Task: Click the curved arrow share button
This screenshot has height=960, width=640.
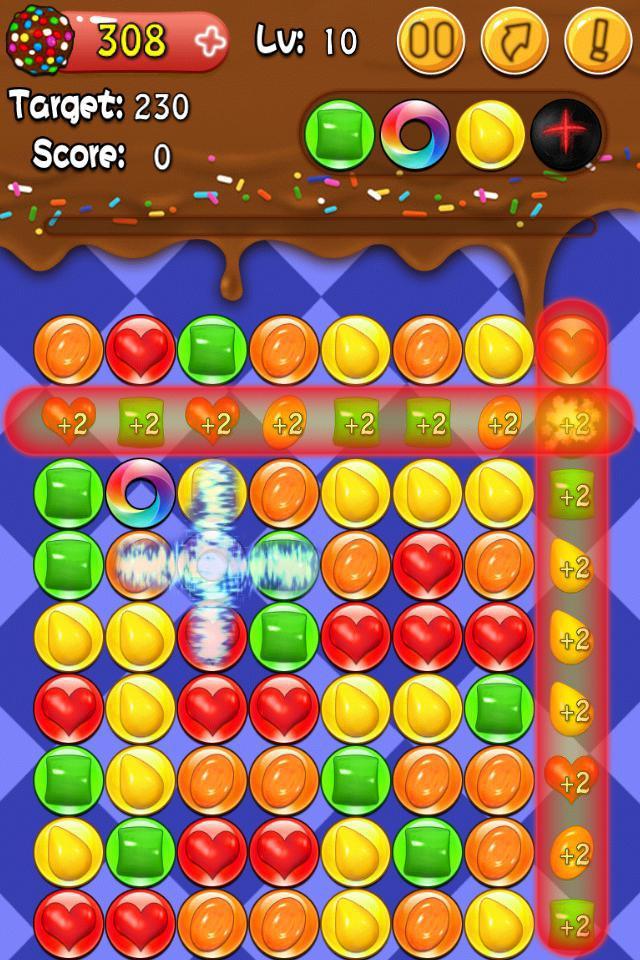Action: [514, 42]
